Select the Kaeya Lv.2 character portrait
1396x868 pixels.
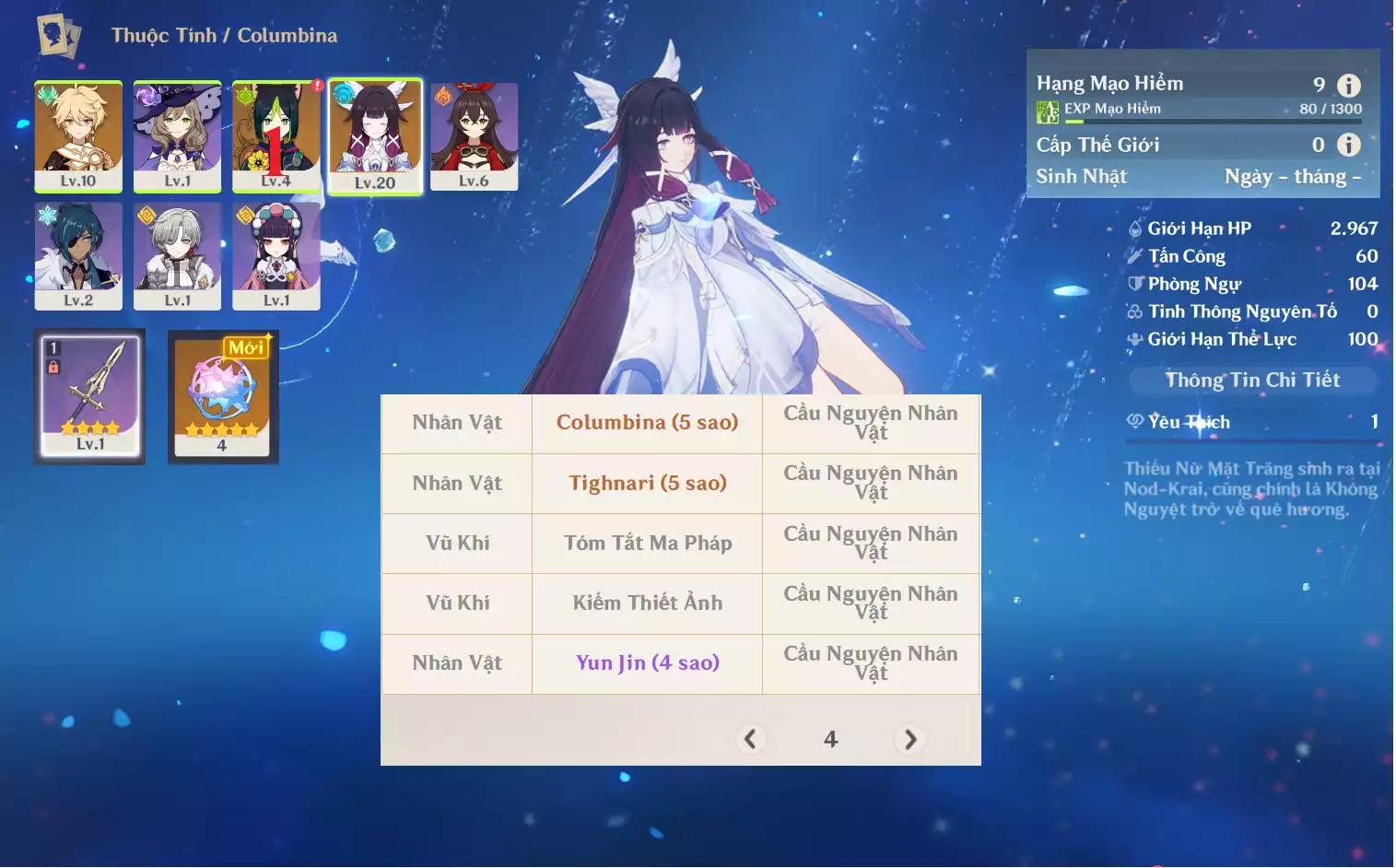click(x=78, y=255)
